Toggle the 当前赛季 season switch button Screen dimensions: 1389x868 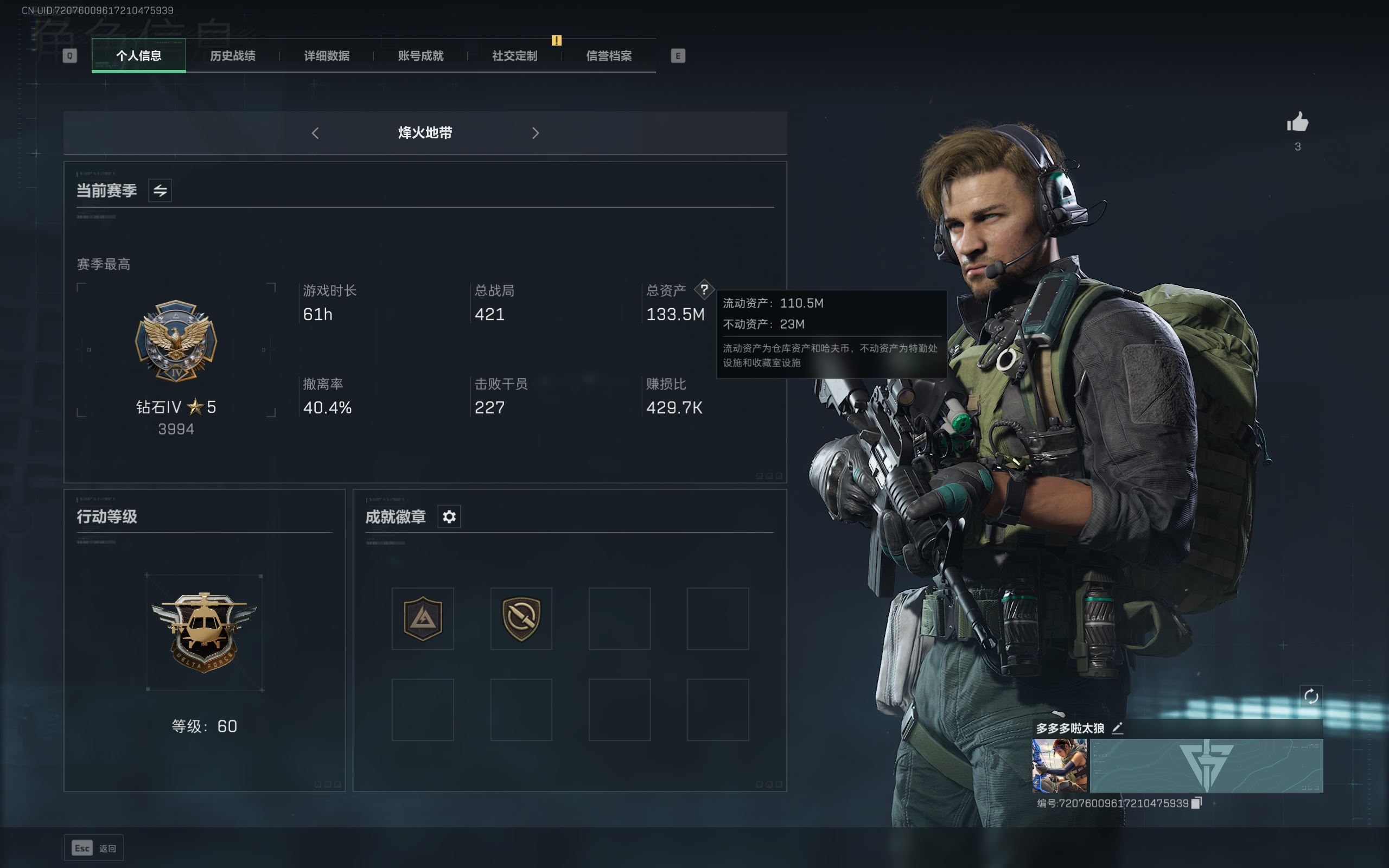tap(160, 190)
